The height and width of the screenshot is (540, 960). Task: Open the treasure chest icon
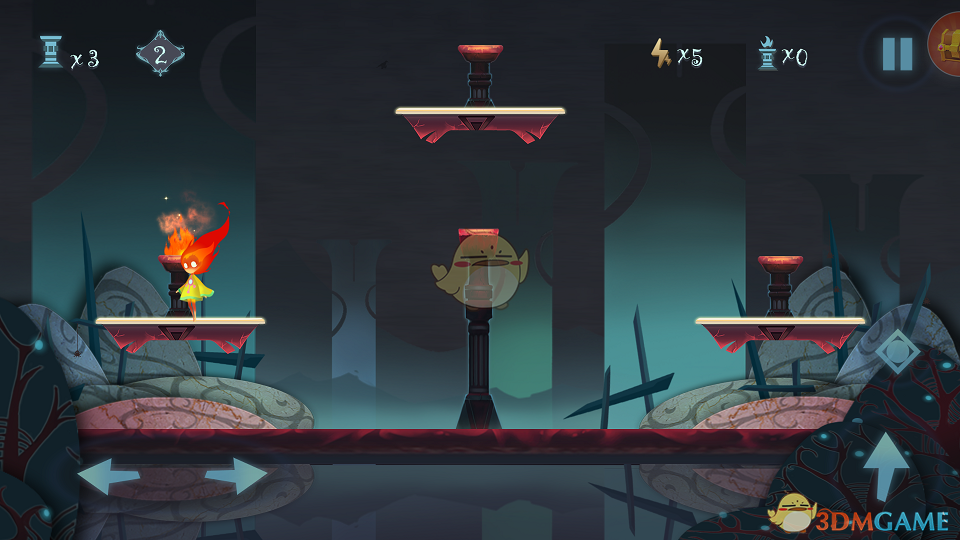(946, 45)
